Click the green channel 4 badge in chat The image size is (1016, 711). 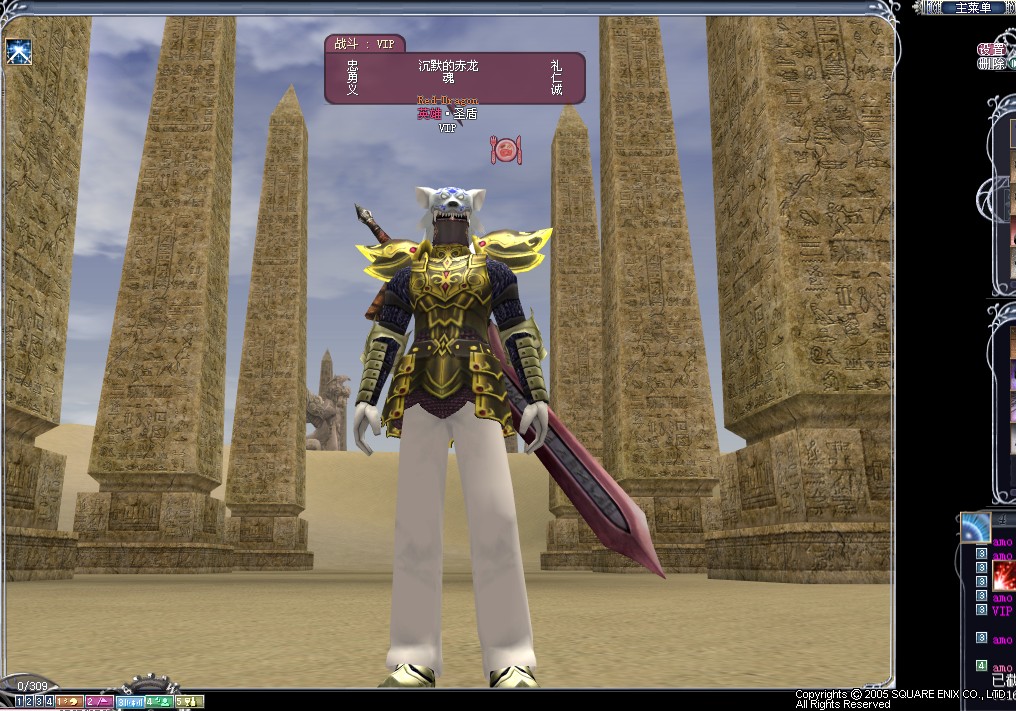click(981, 665)
